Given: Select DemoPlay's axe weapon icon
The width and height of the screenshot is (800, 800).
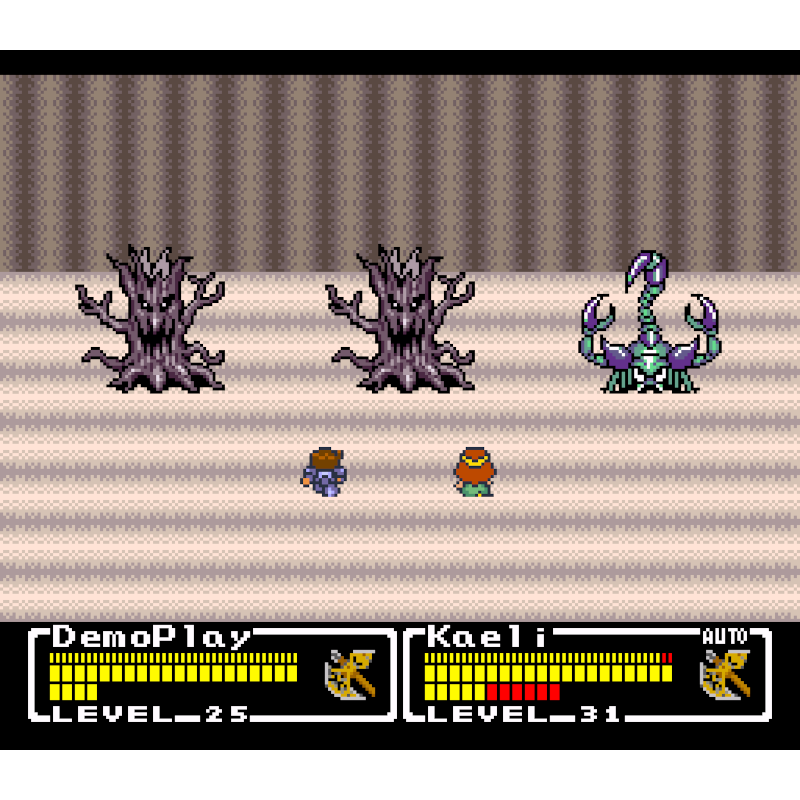Looking at the screenshot, I should pyautogui.click(x=350, y=675).
